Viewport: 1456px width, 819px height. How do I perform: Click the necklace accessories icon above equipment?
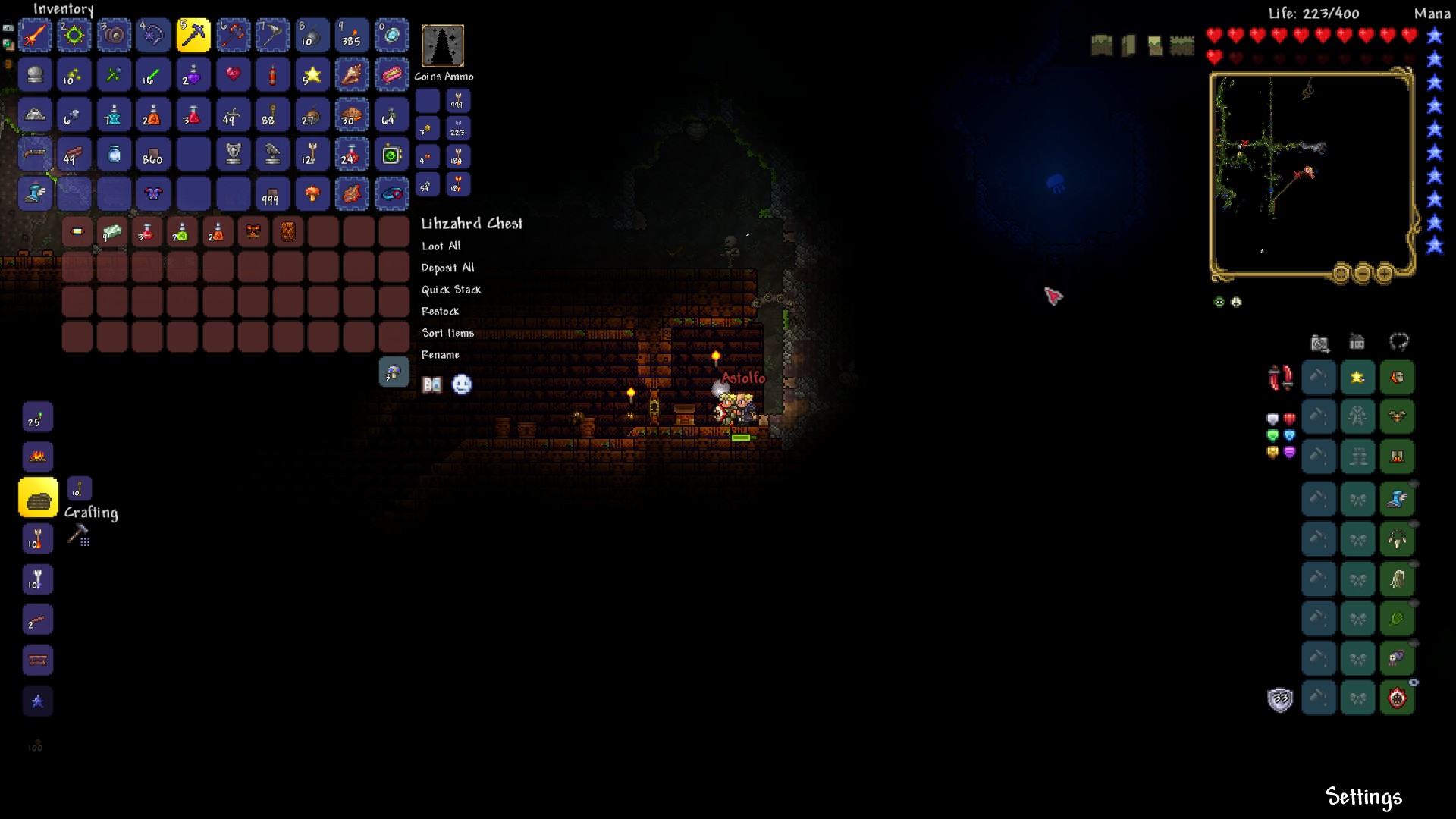click(1398, 344)
